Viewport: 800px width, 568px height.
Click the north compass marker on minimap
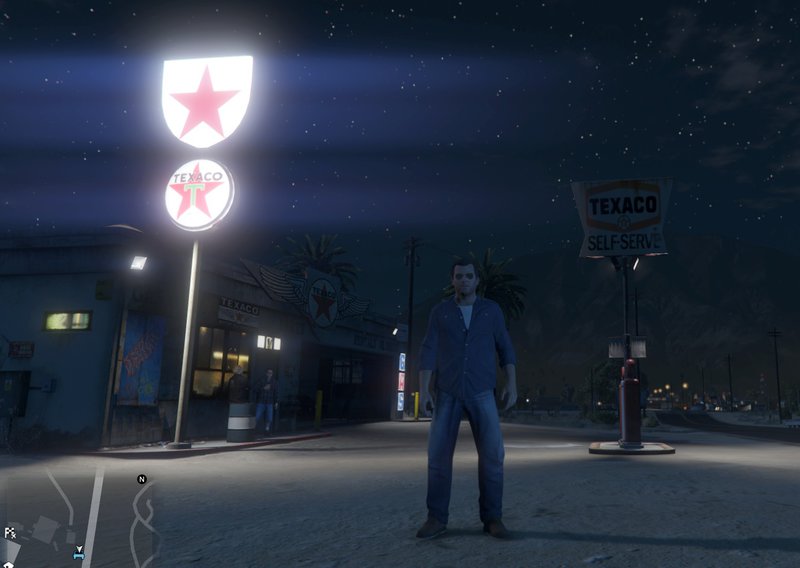tap(142, 480)
